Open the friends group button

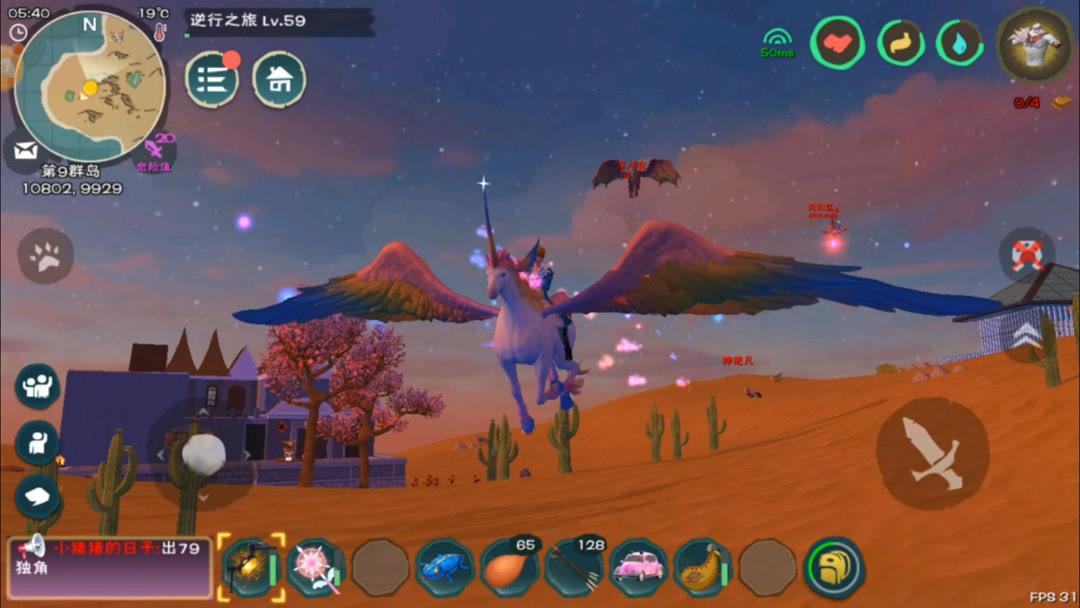[x=37, y=387]
